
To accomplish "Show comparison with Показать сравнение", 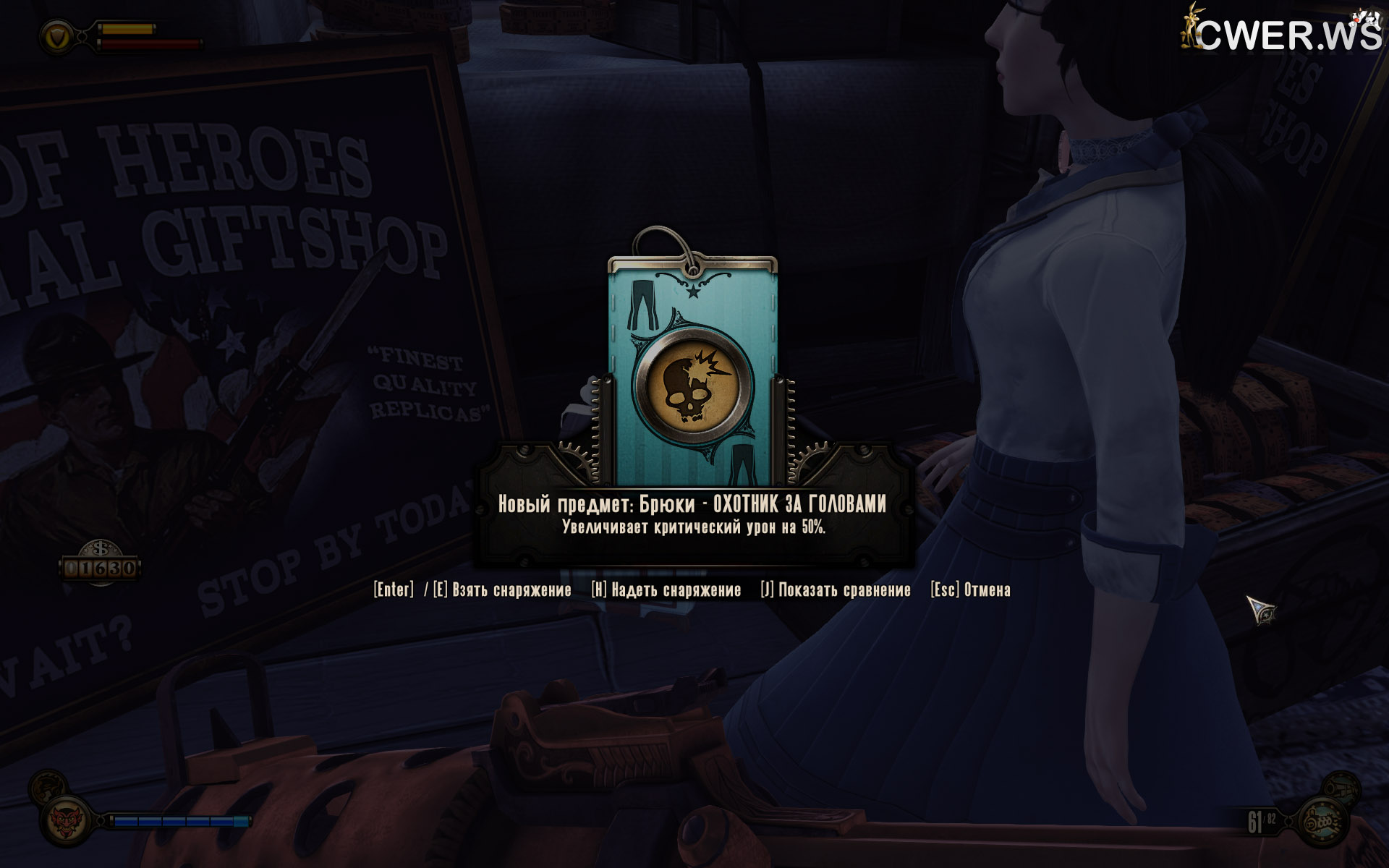I will coord(836,590).
